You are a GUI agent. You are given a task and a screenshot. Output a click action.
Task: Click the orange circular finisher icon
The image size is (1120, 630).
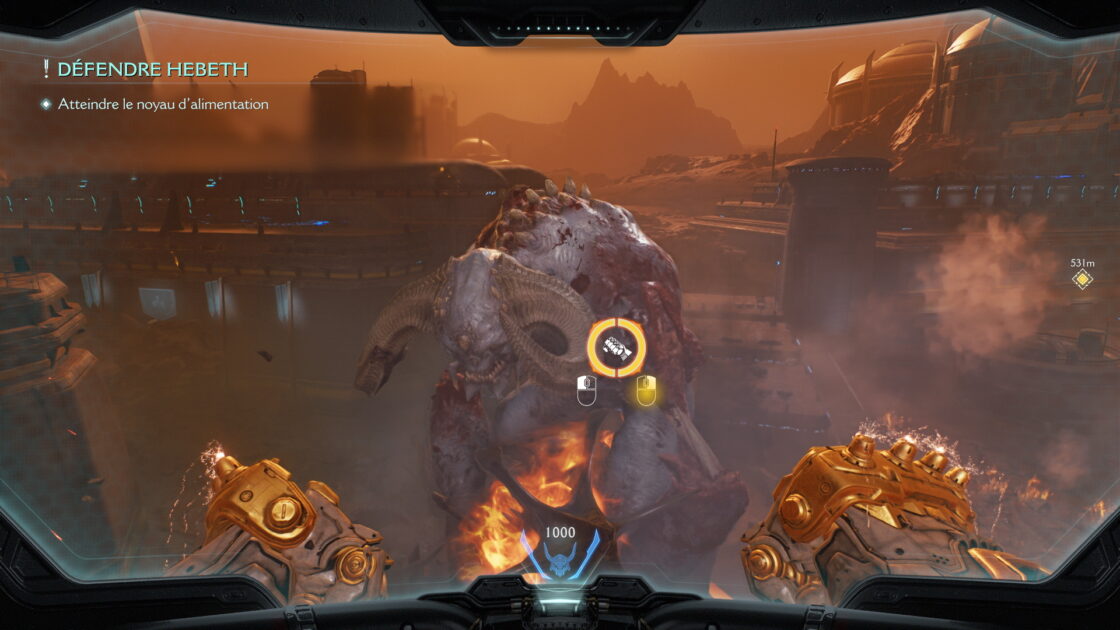616,347
